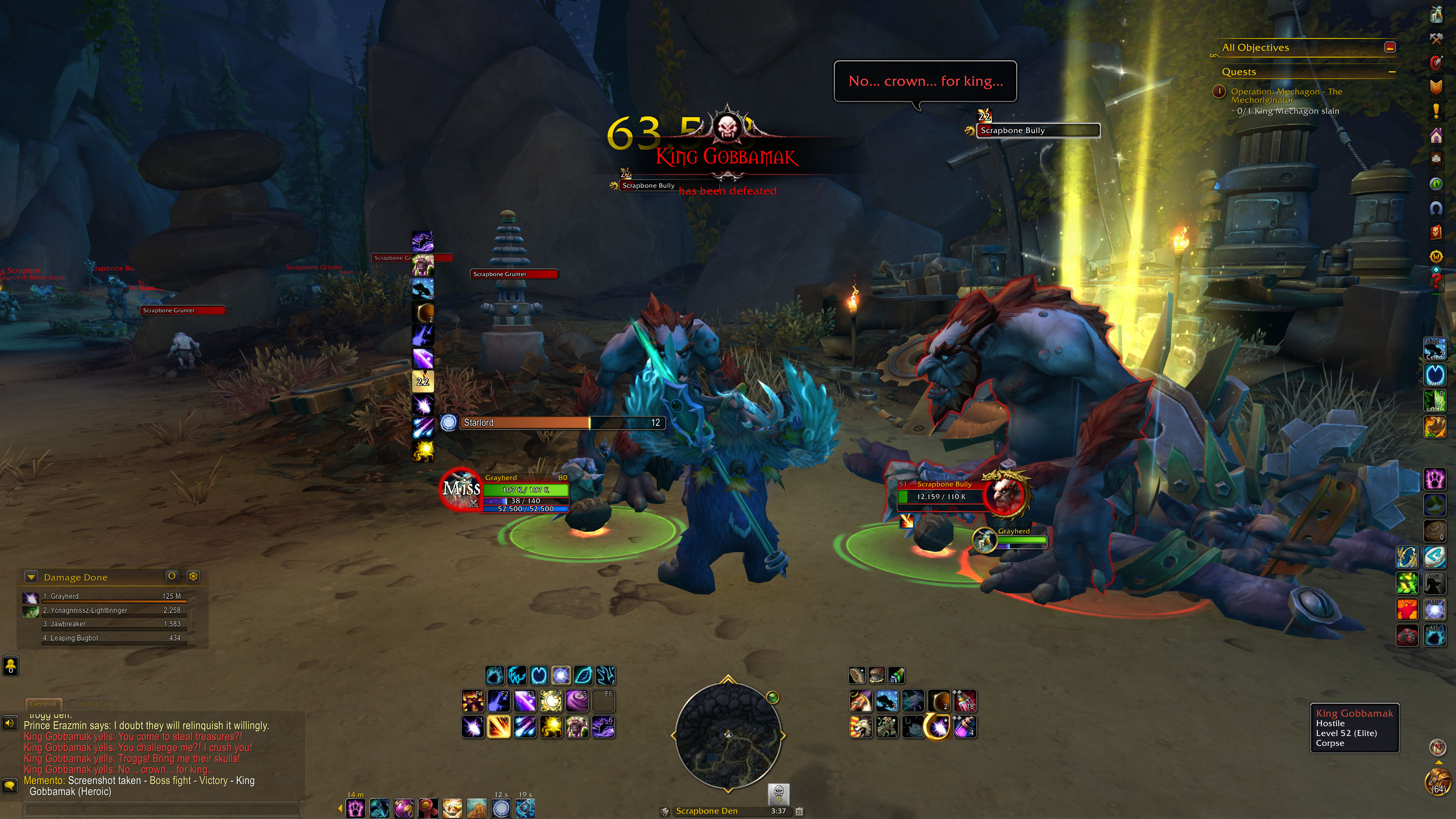Activate the howling wolf ability icon
Screen dimensions: 1456x819
point(861,727)
